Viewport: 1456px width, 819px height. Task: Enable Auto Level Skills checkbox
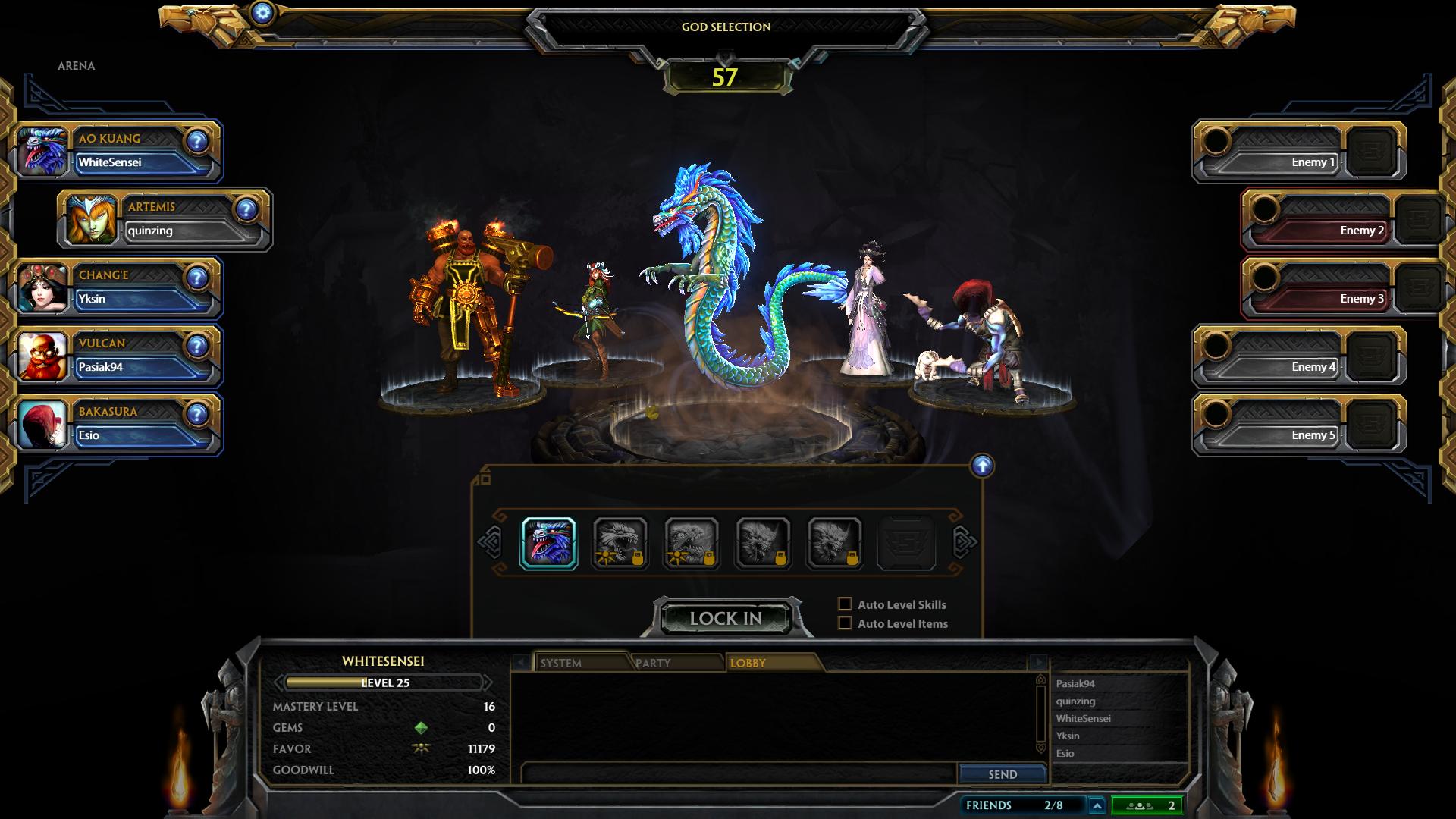tap(845, 604)
